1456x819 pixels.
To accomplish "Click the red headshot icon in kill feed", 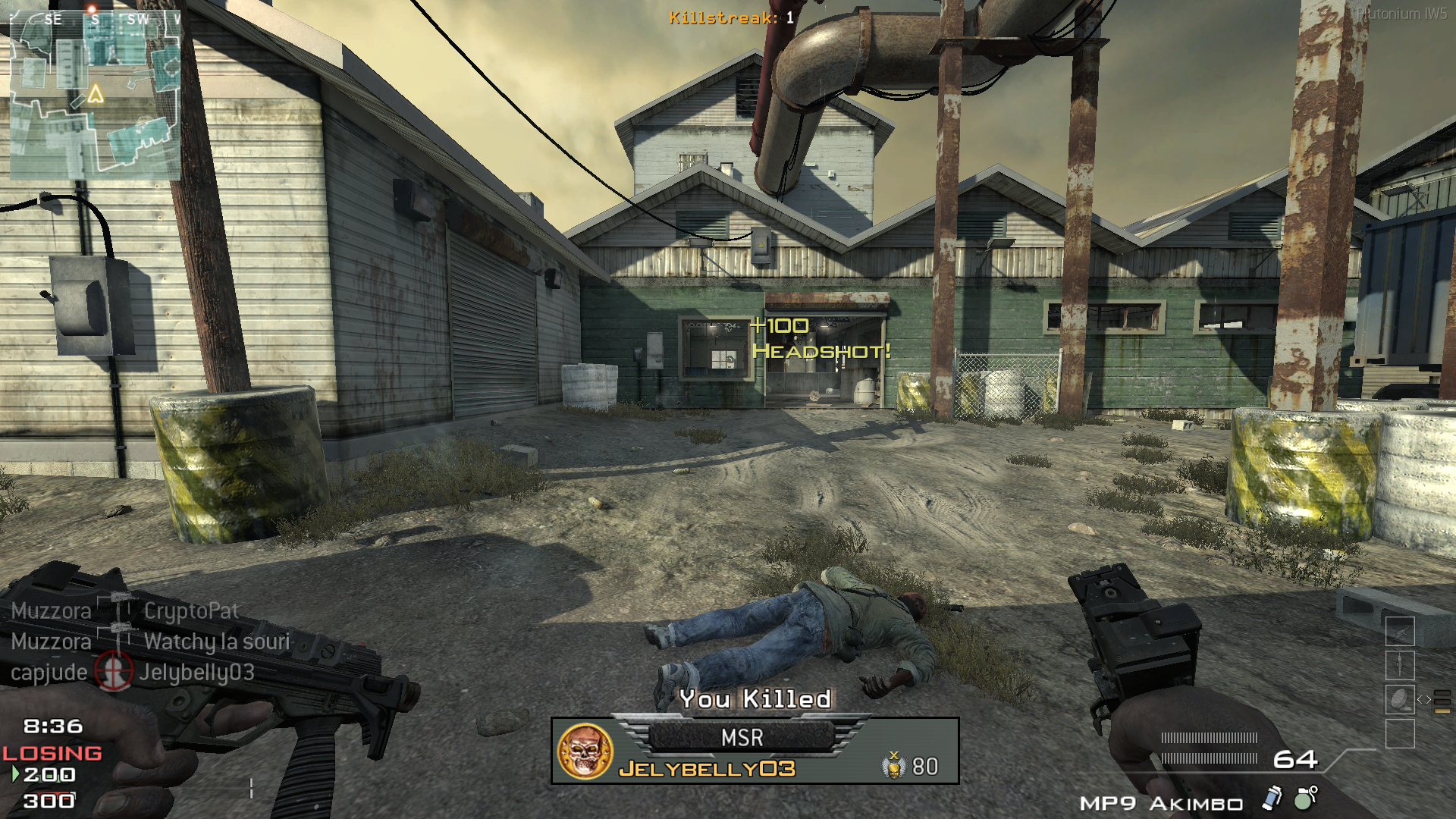I will pos(113,672).
